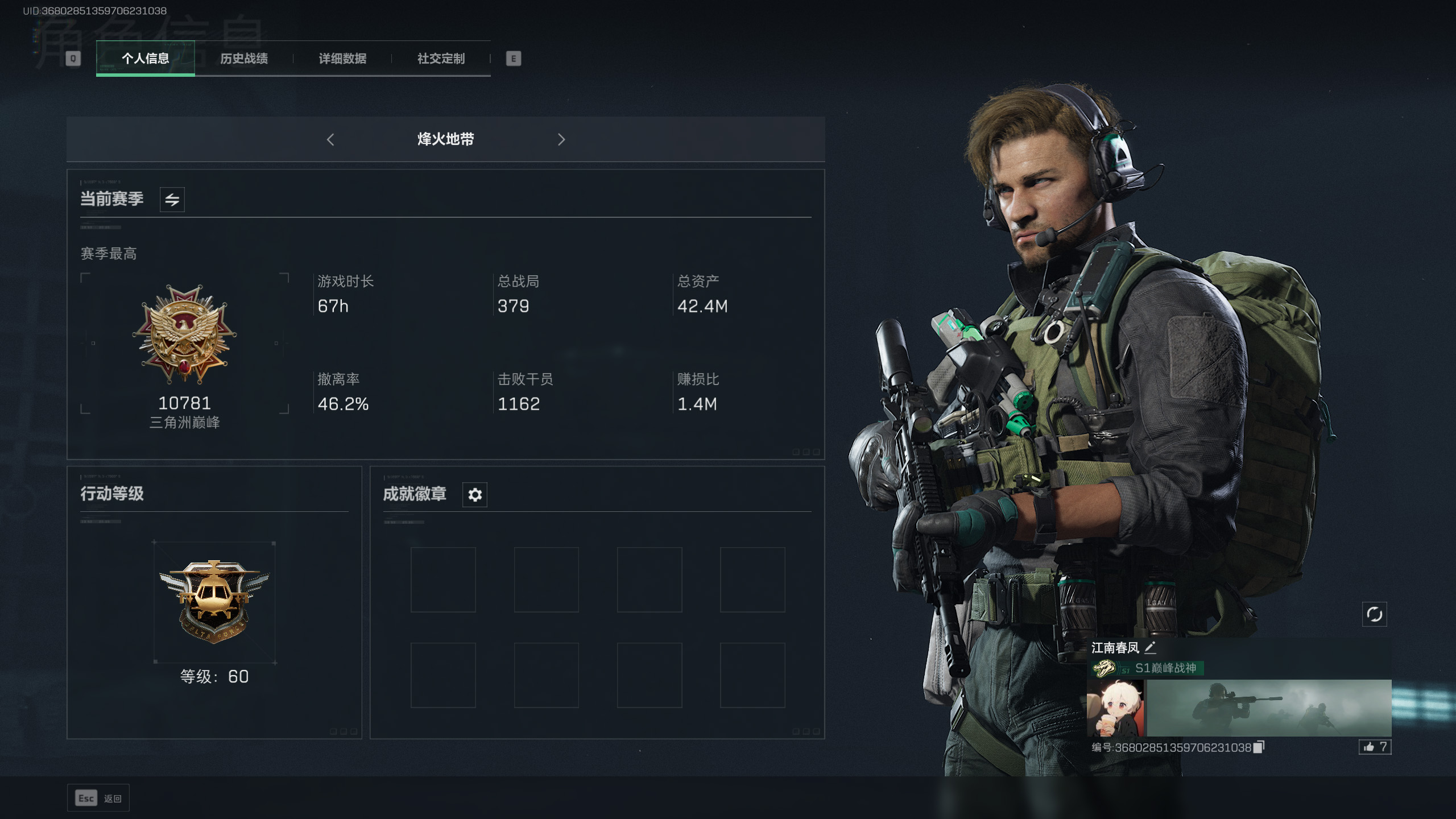Go to the 社交定制 tab
Image resolution: width=1456 pixels, height=819 pixels.
441,59
